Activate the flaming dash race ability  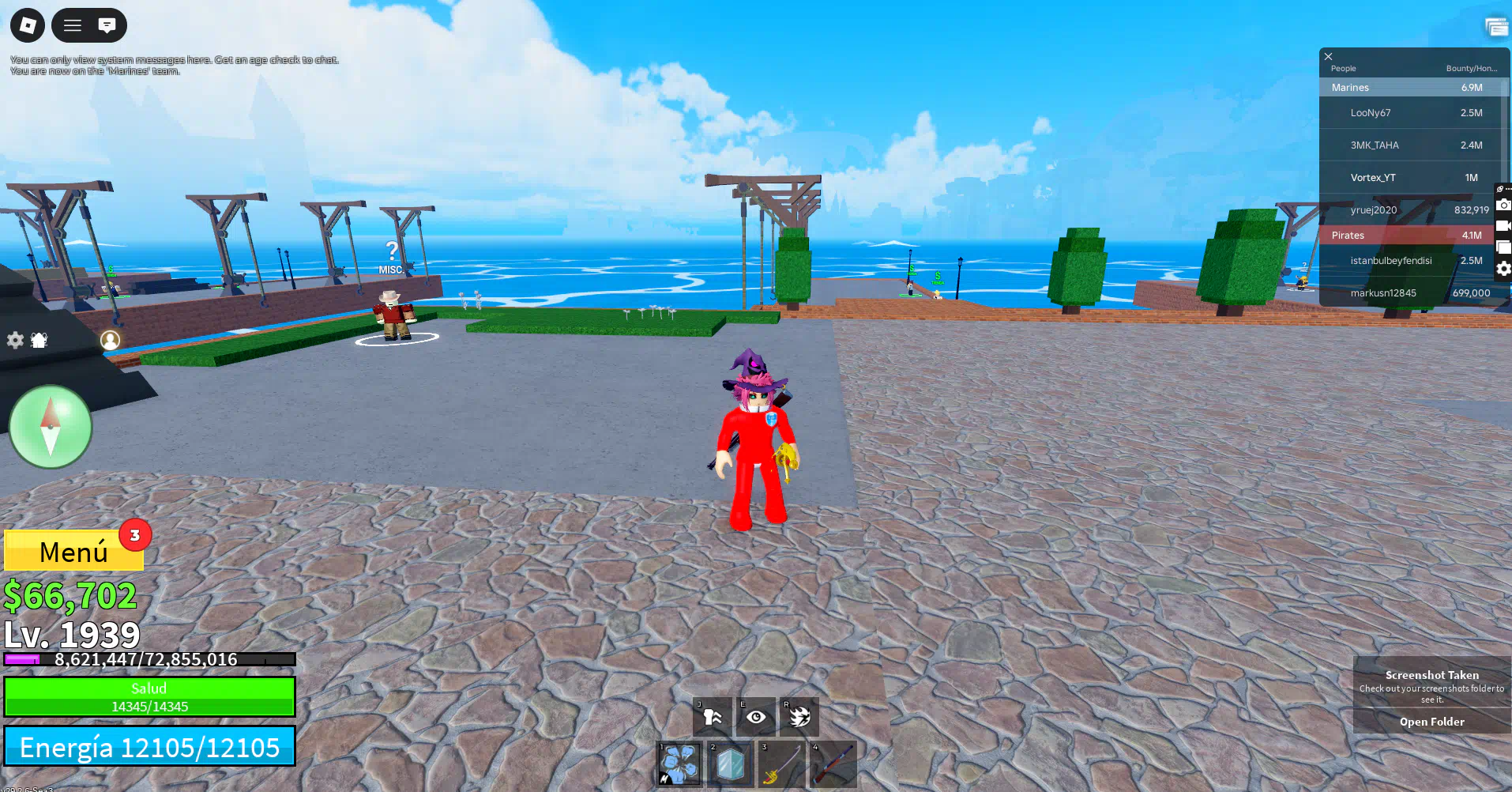(x=799, y=717)
